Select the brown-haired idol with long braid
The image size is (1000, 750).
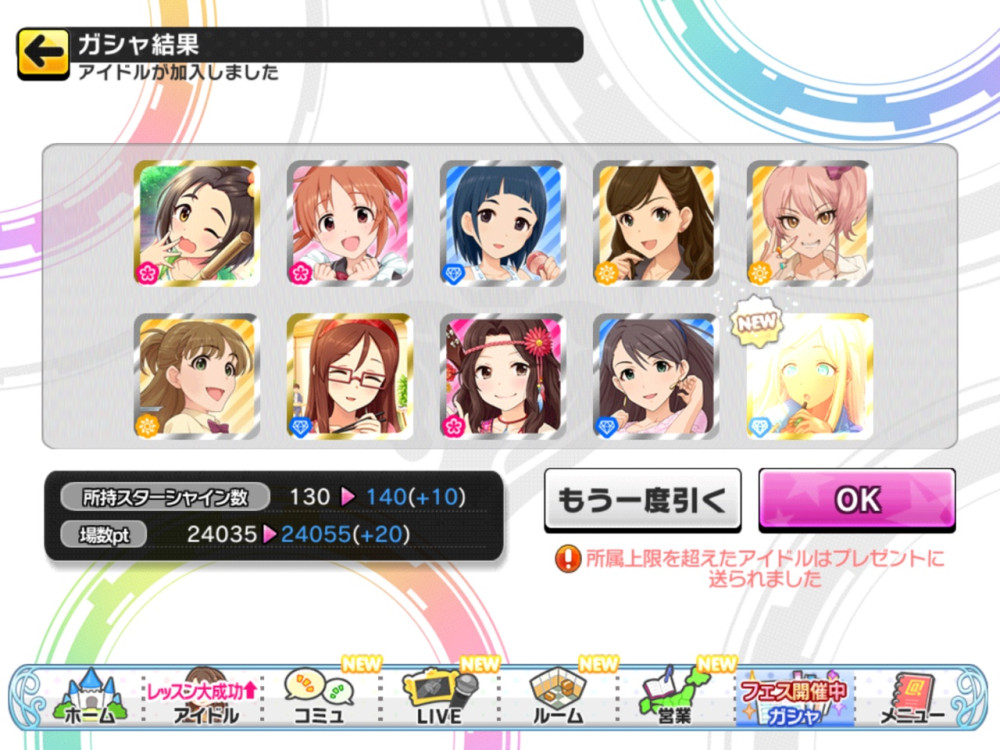pos(656,223)
